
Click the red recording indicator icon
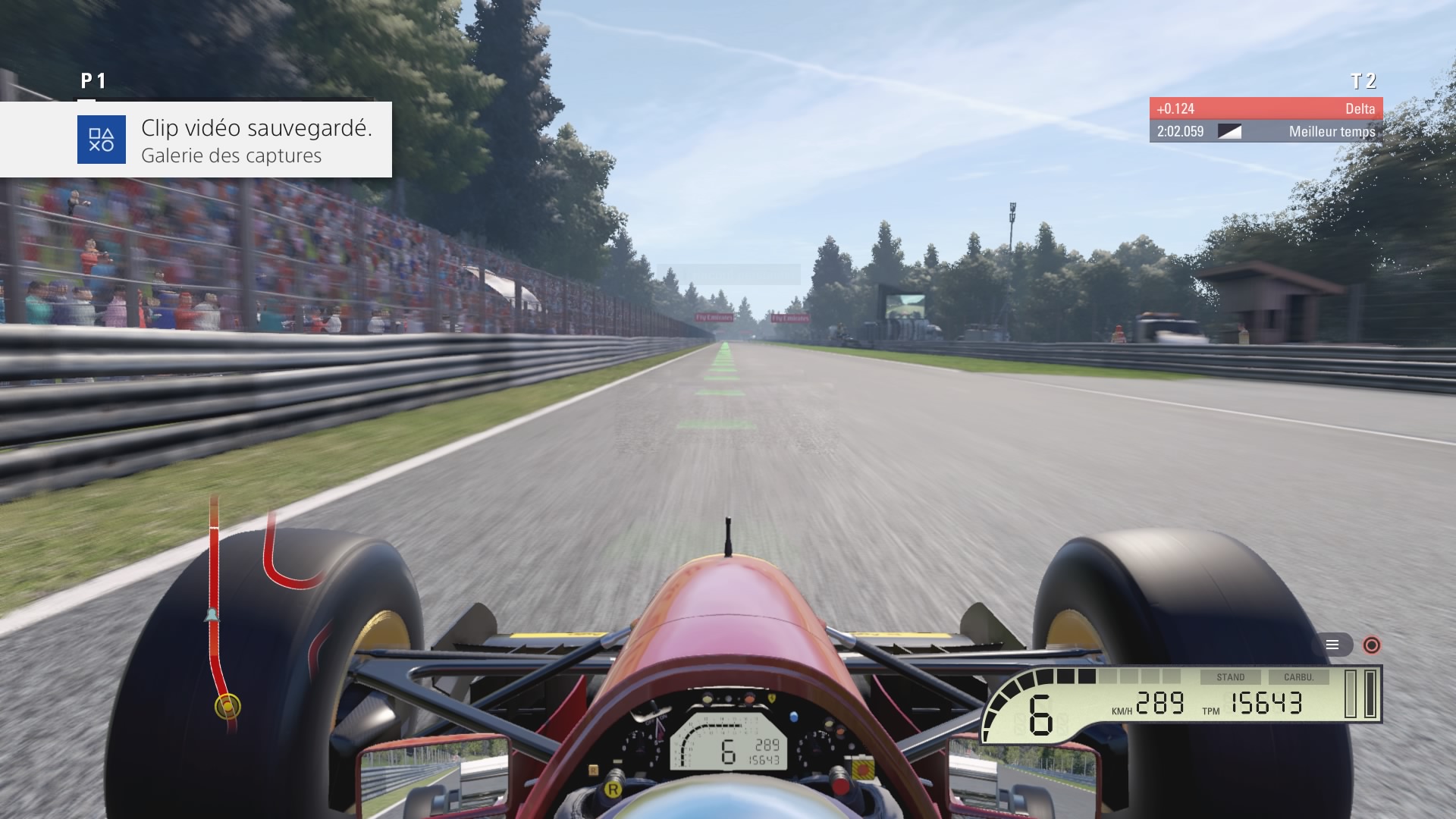(1371, 645)
